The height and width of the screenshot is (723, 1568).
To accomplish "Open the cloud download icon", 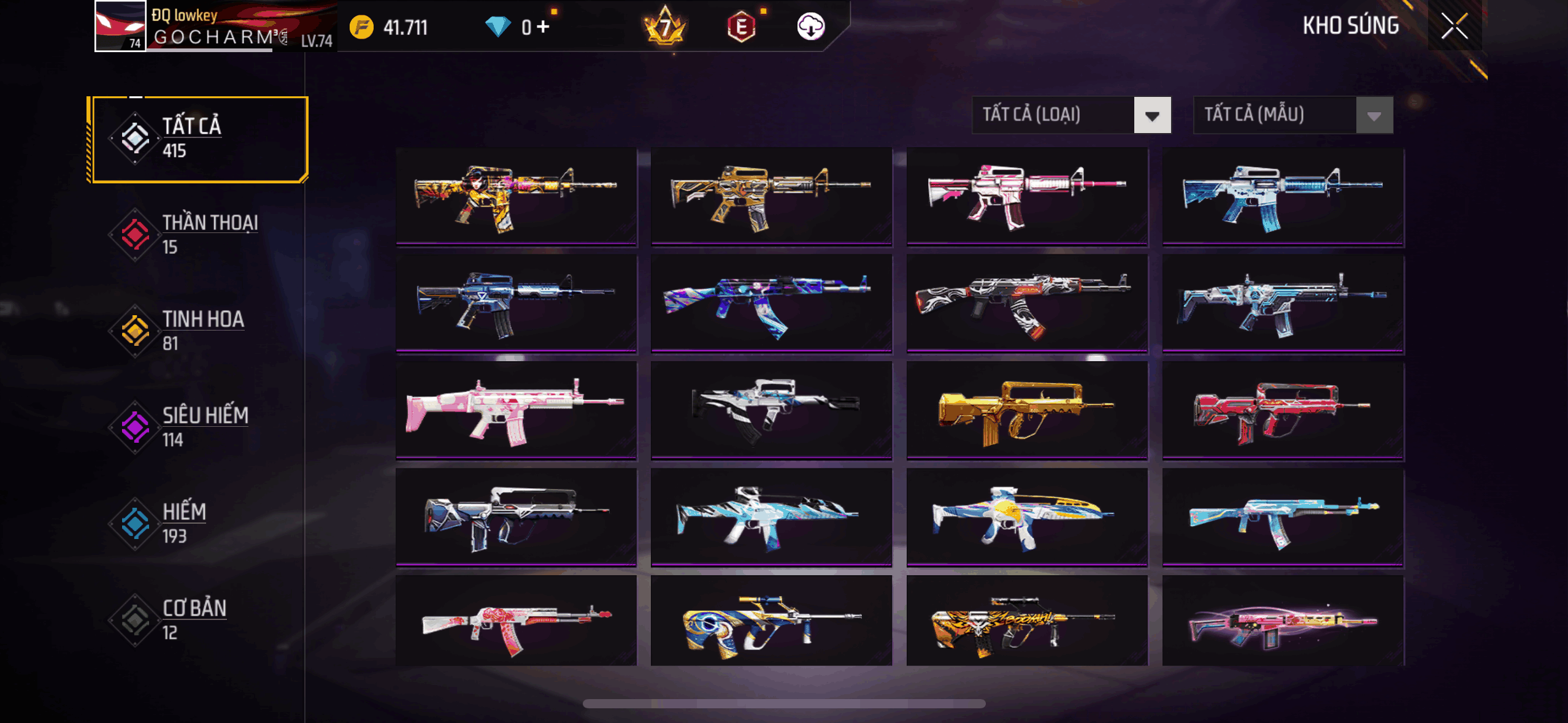I will coord(810,26).
